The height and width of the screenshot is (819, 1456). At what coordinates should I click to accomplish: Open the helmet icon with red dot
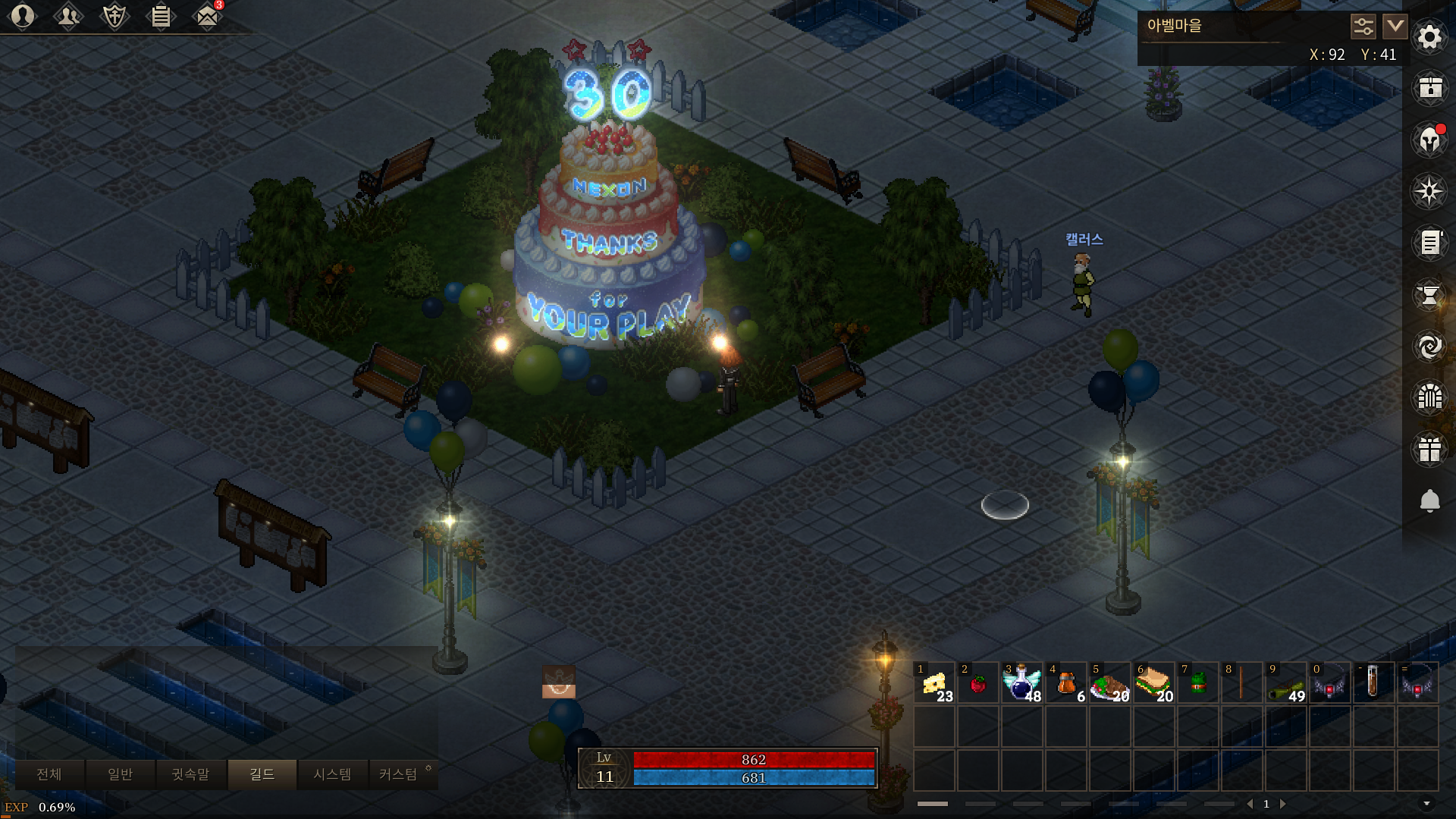1429,140
